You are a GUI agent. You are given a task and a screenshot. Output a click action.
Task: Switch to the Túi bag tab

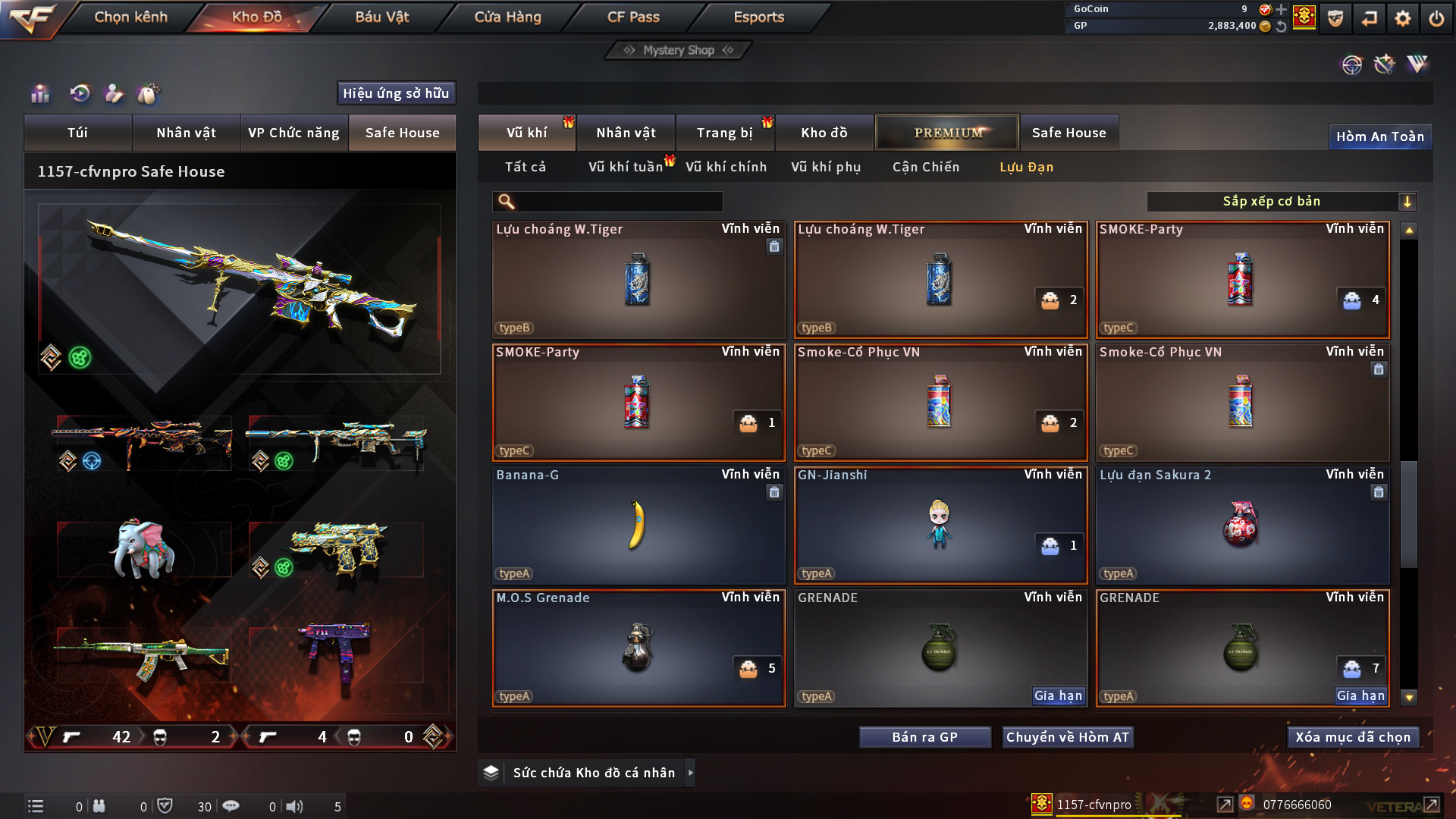pos(77,133)
